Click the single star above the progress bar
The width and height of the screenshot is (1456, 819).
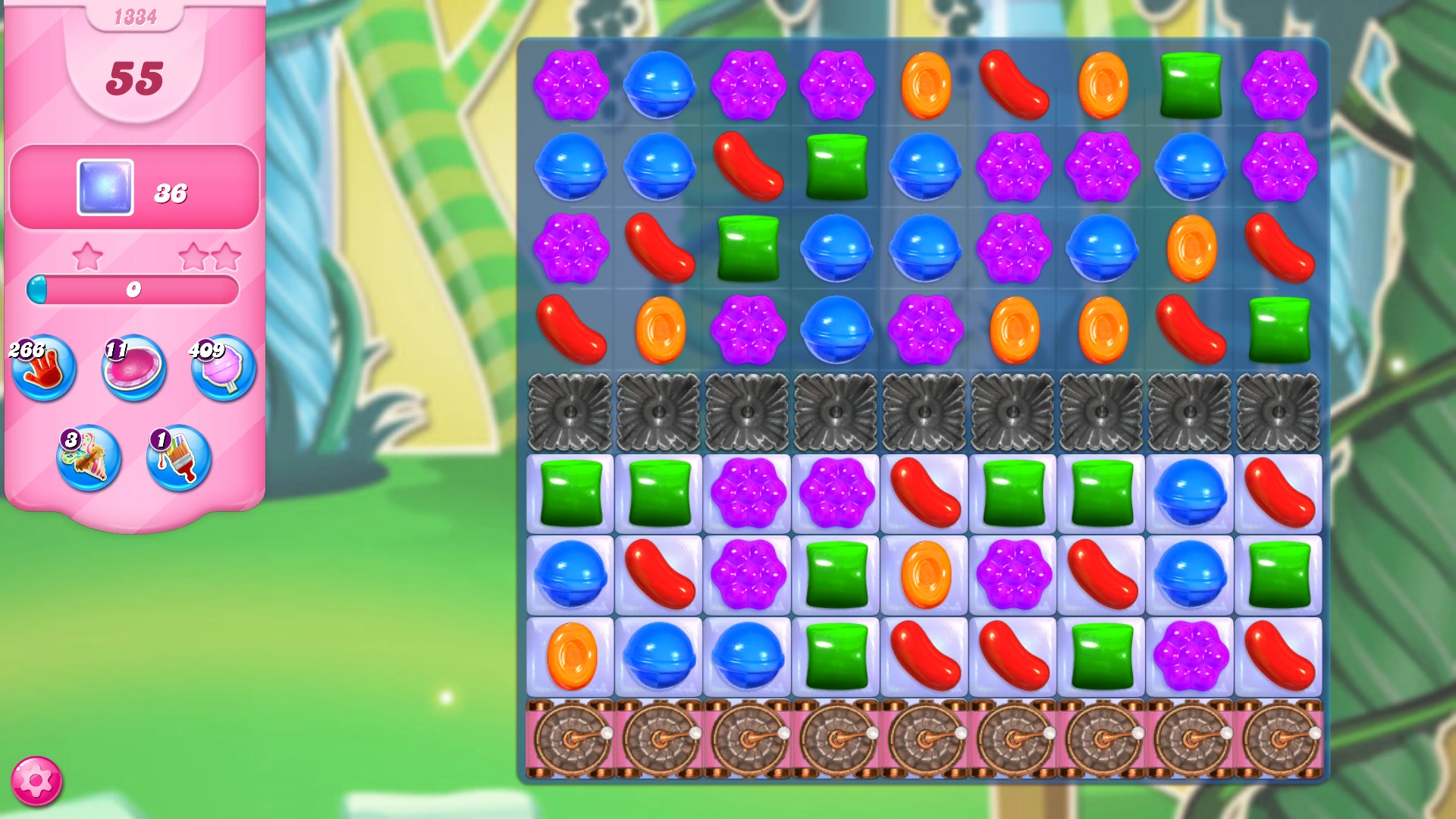click(x=89, y=256)
